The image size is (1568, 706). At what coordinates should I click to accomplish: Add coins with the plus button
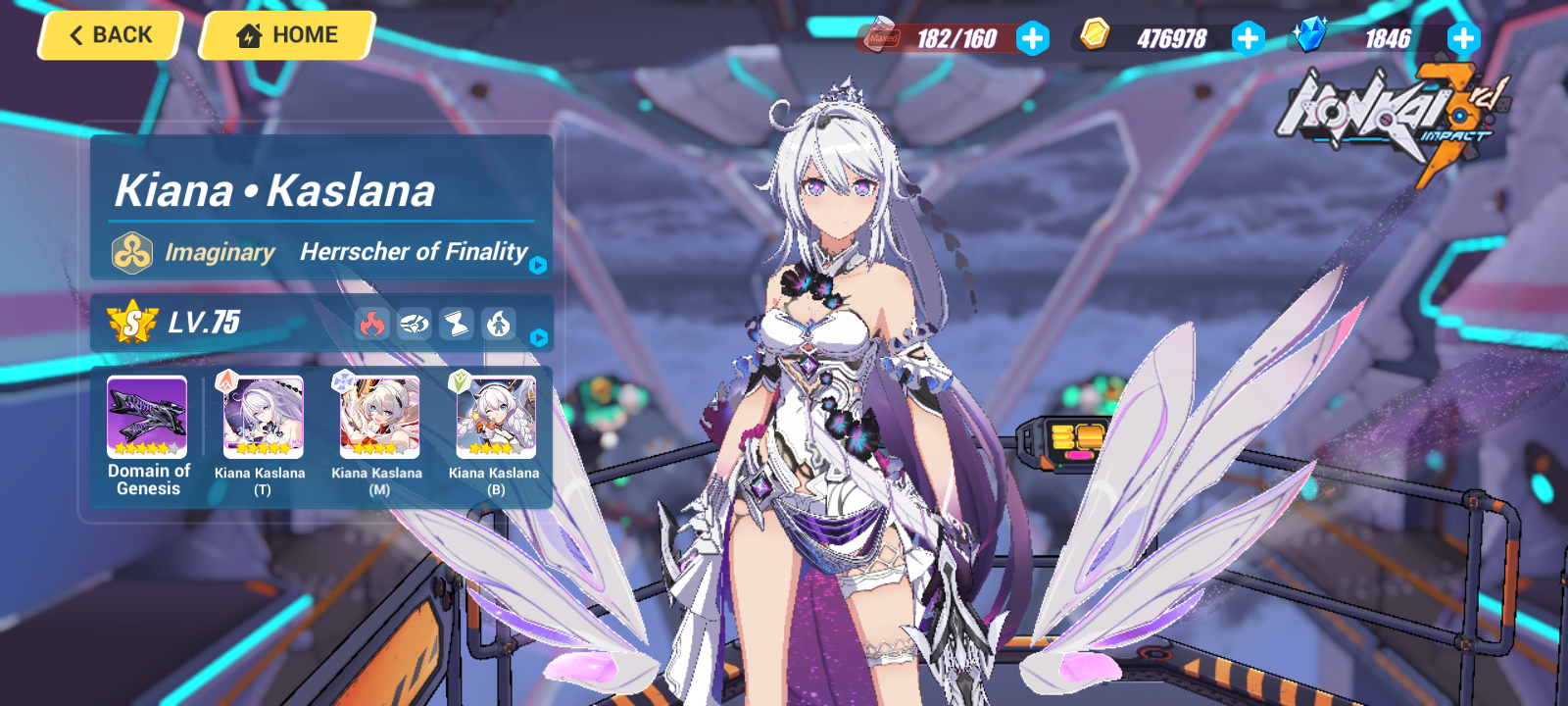coord(1247,39)
